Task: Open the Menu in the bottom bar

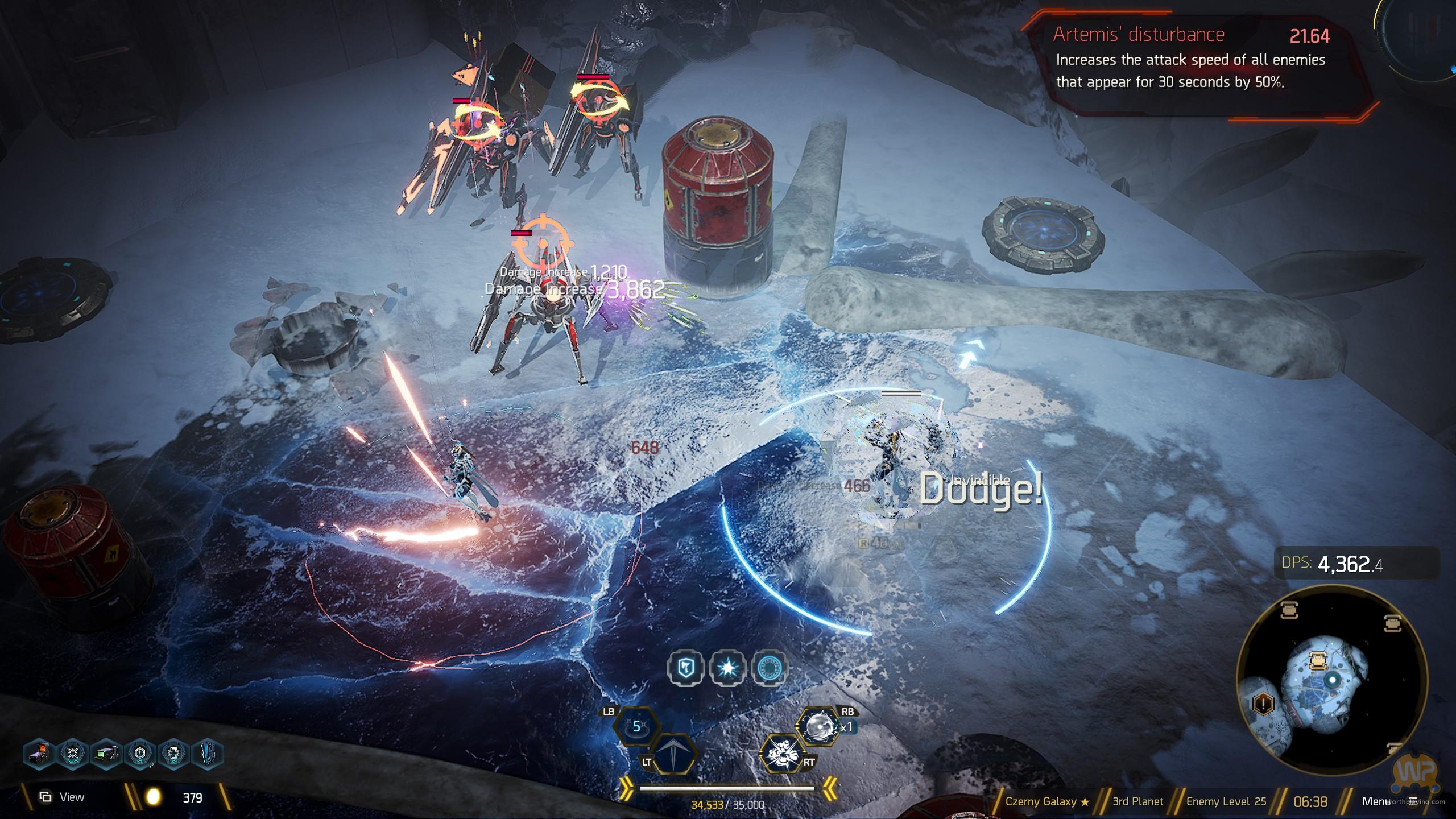Action: (1376, 801)
